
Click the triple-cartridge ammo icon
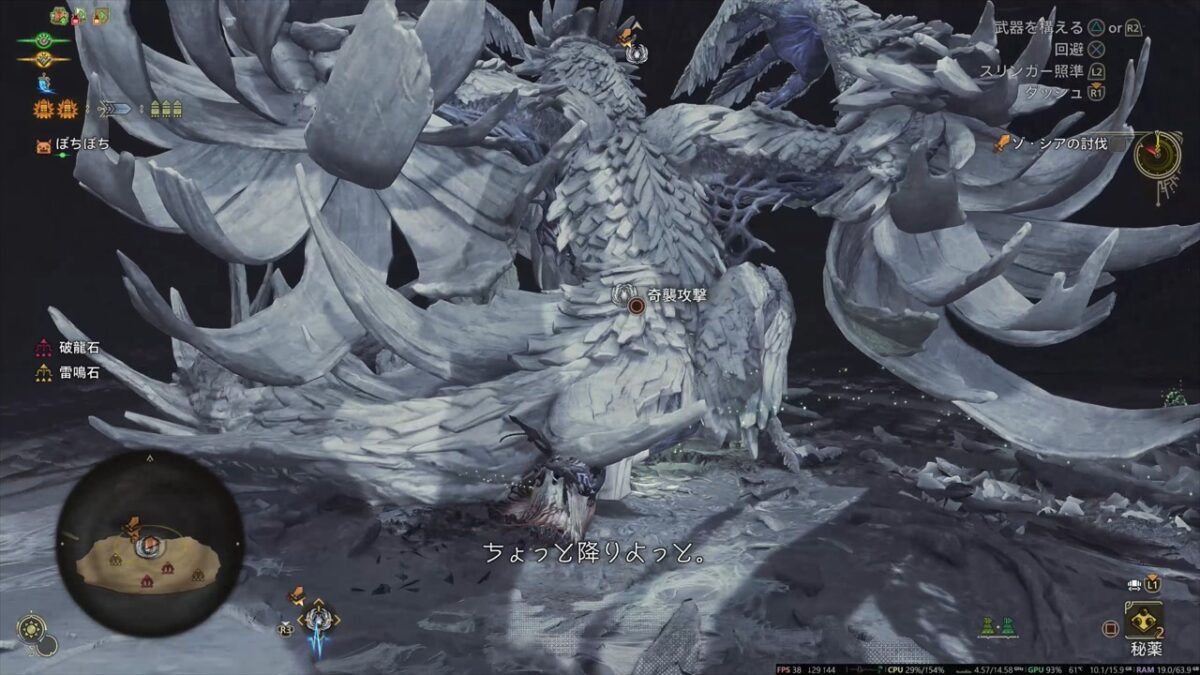pos(167,109)
